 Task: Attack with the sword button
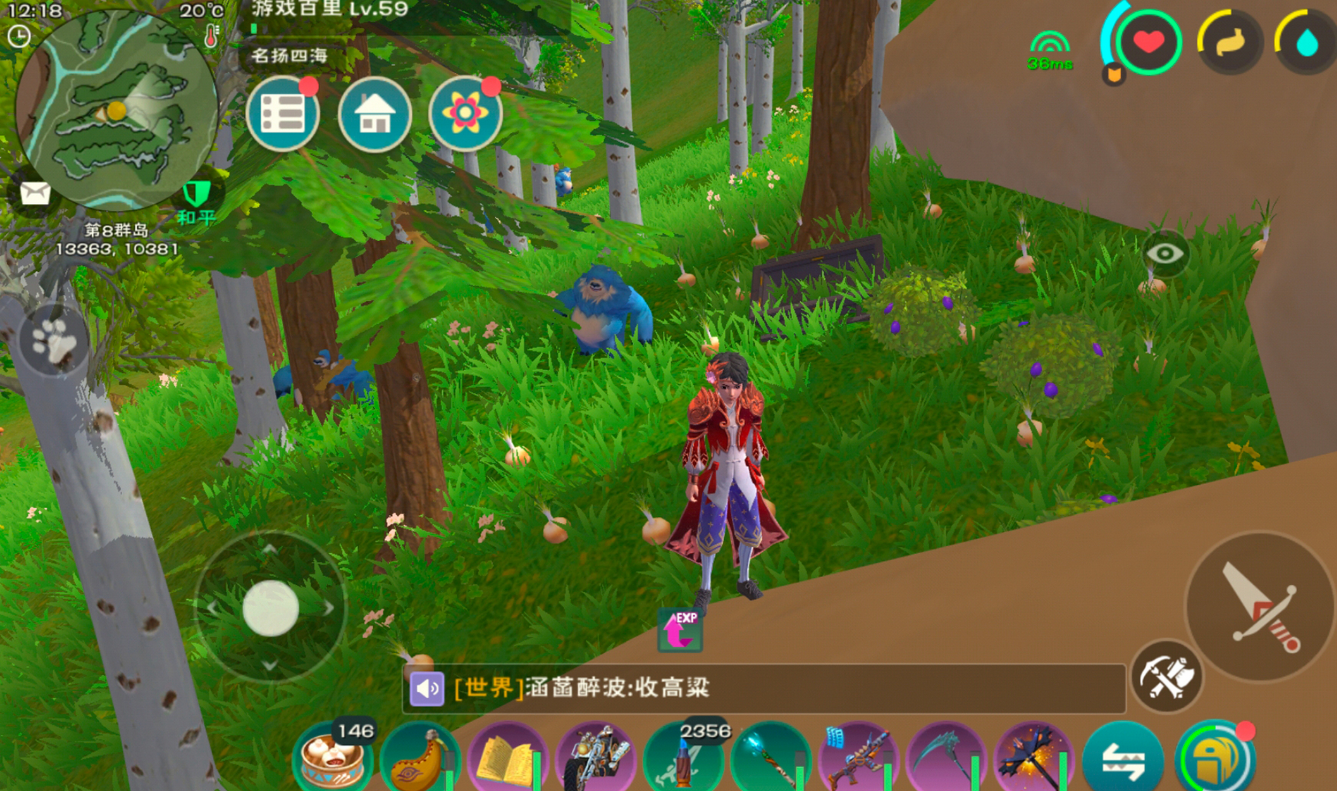1258,607
